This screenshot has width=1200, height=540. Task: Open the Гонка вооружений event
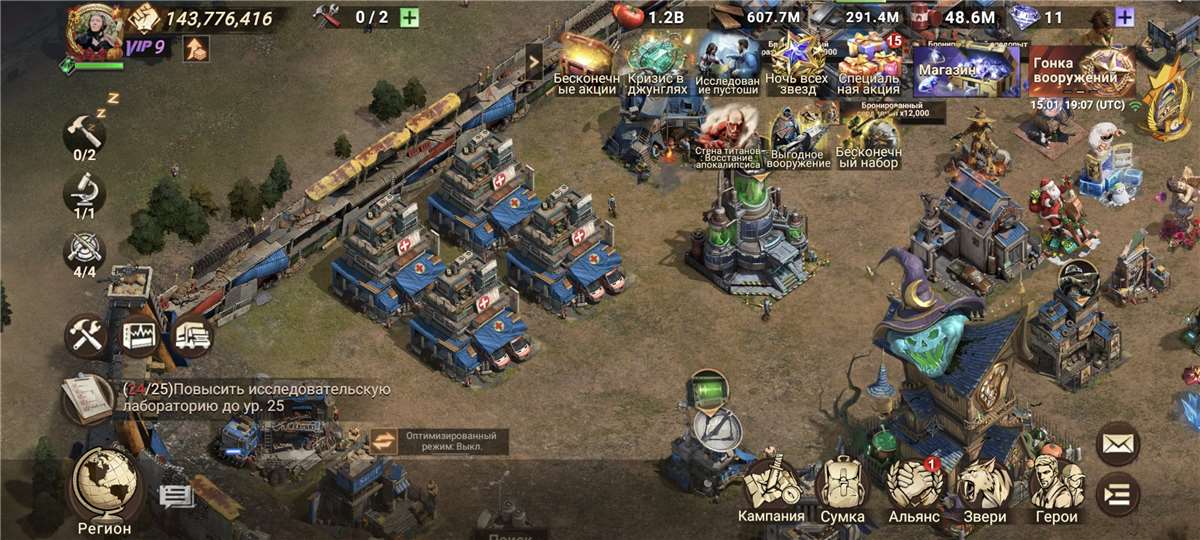[1082, 70]
